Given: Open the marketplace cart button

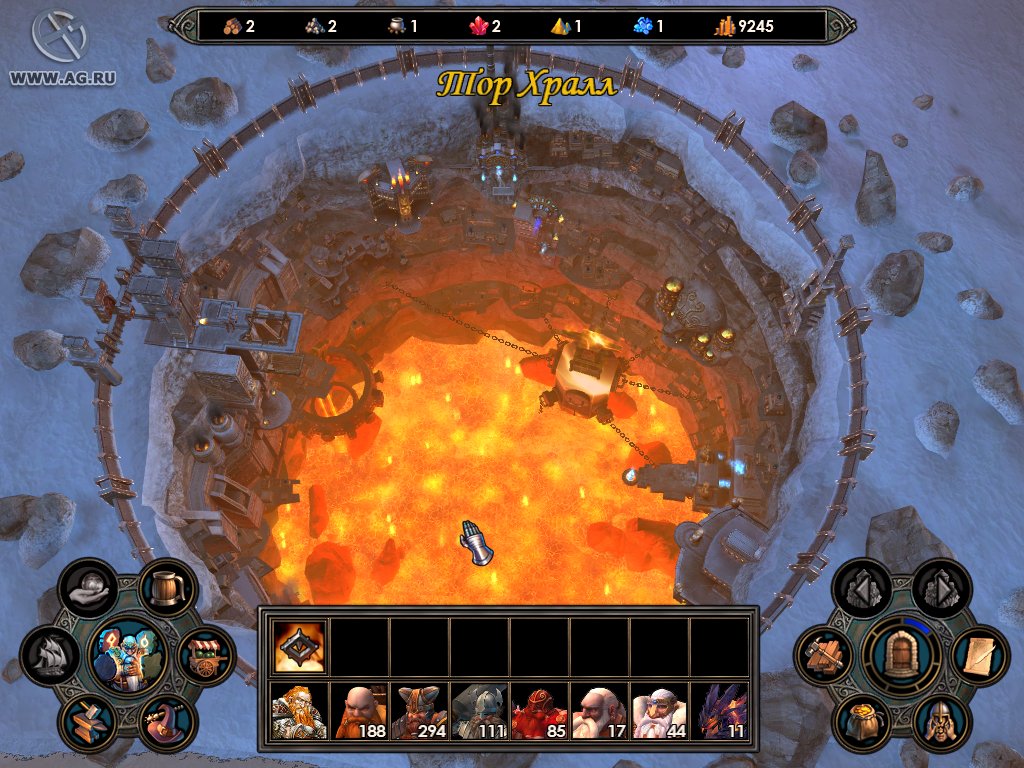Looking at the screenshot, I should [x=206, y=655].
